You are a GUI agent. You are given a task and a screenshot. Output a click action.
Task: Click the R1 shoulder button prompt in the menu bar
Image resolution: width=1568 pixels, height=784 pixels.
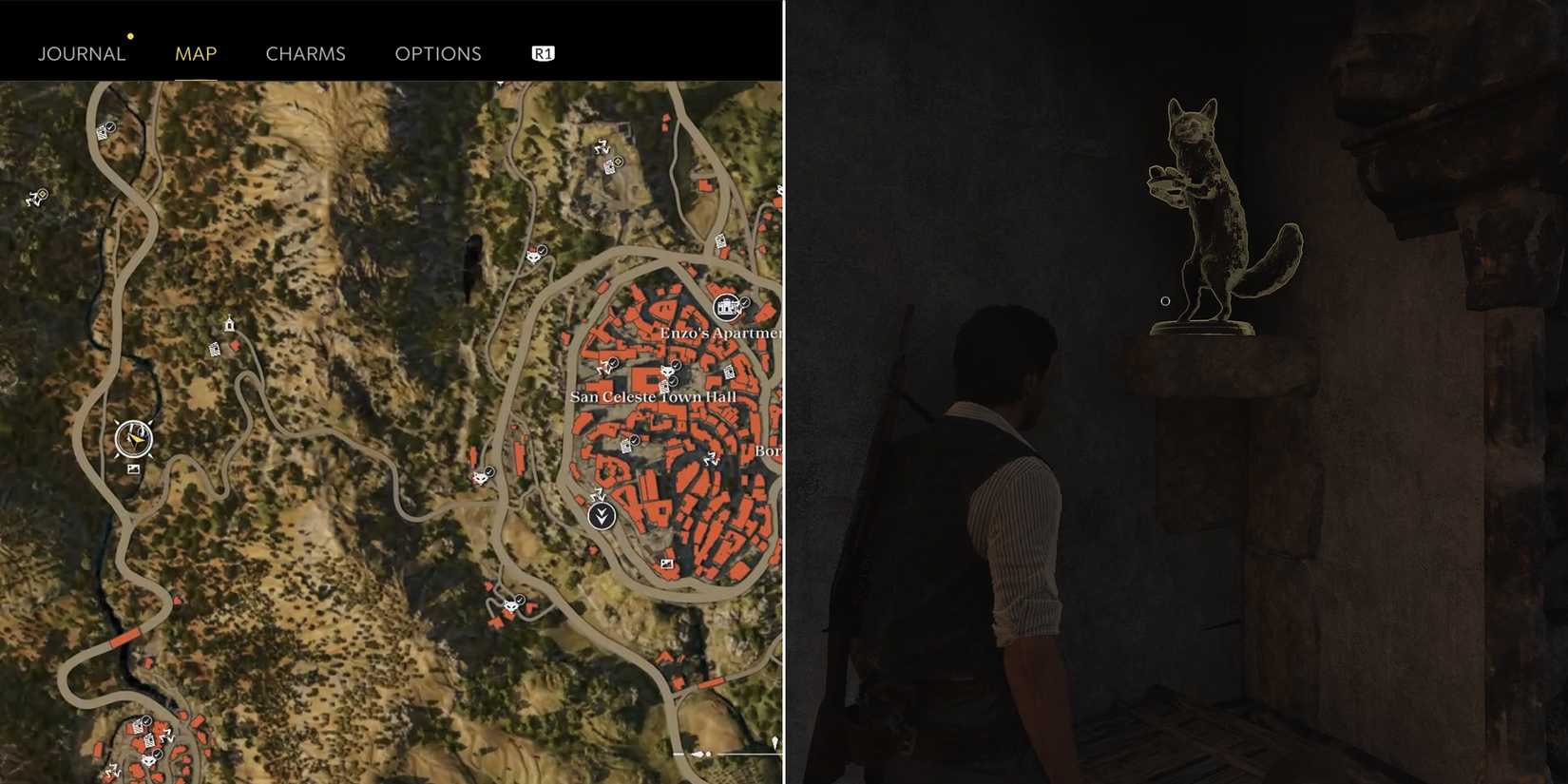pos(542,53)
